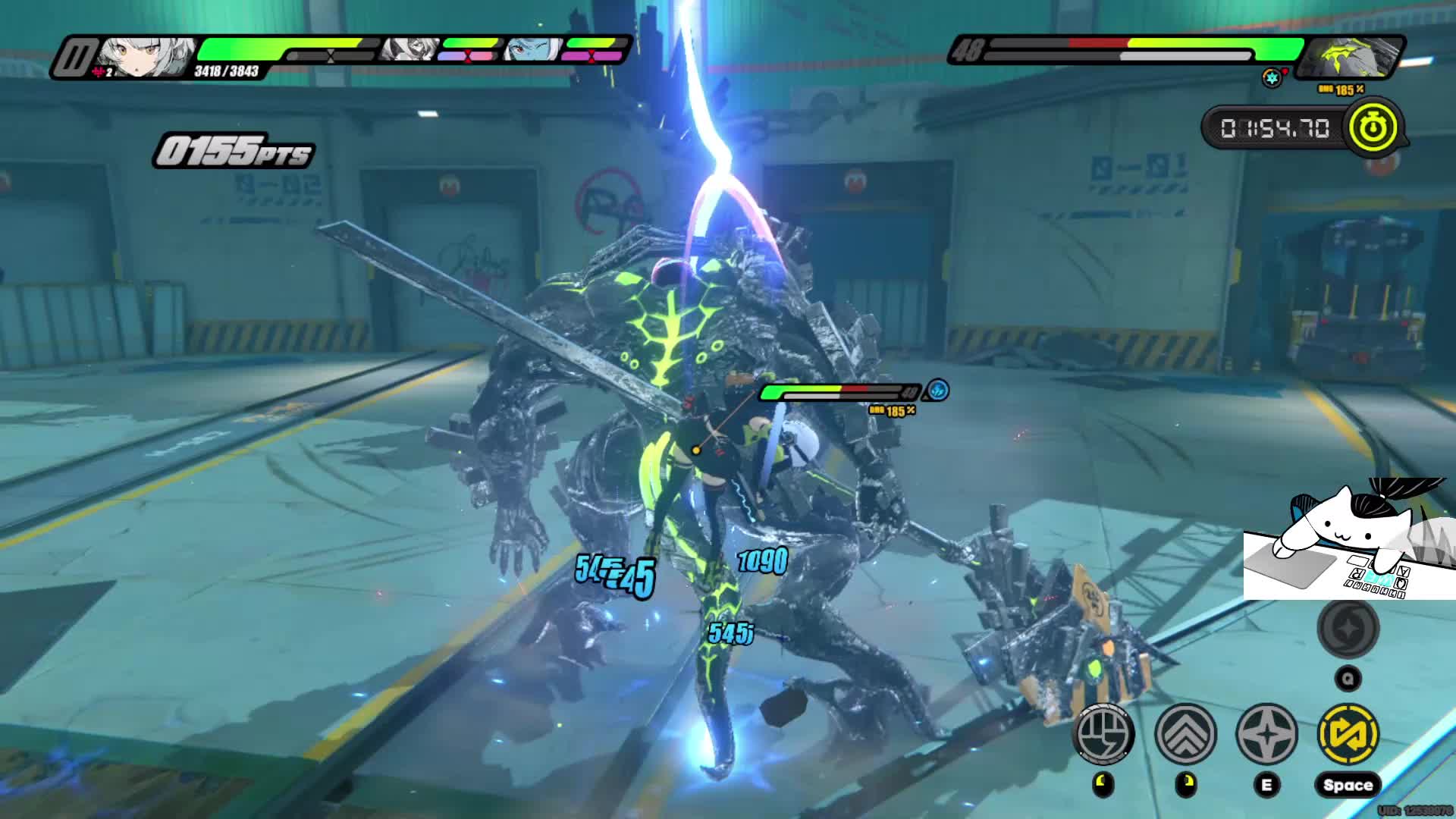This screenshot has width=1456, height=819.
Task: Switch to the blue-skinned teammate portrait
Action: 532,50
